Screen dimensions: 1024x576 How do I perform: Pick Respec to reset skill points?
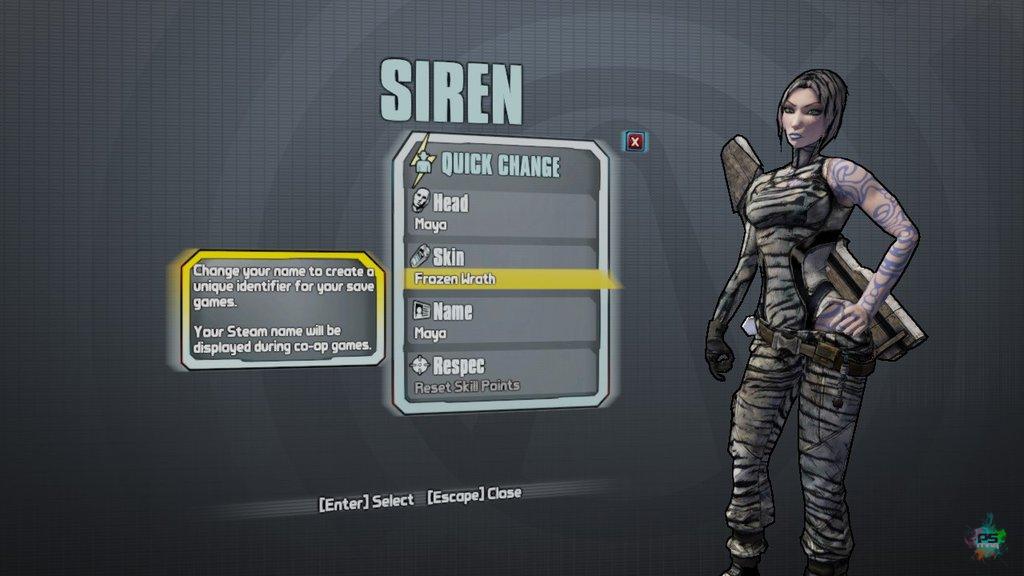click(x=503, y=374)
